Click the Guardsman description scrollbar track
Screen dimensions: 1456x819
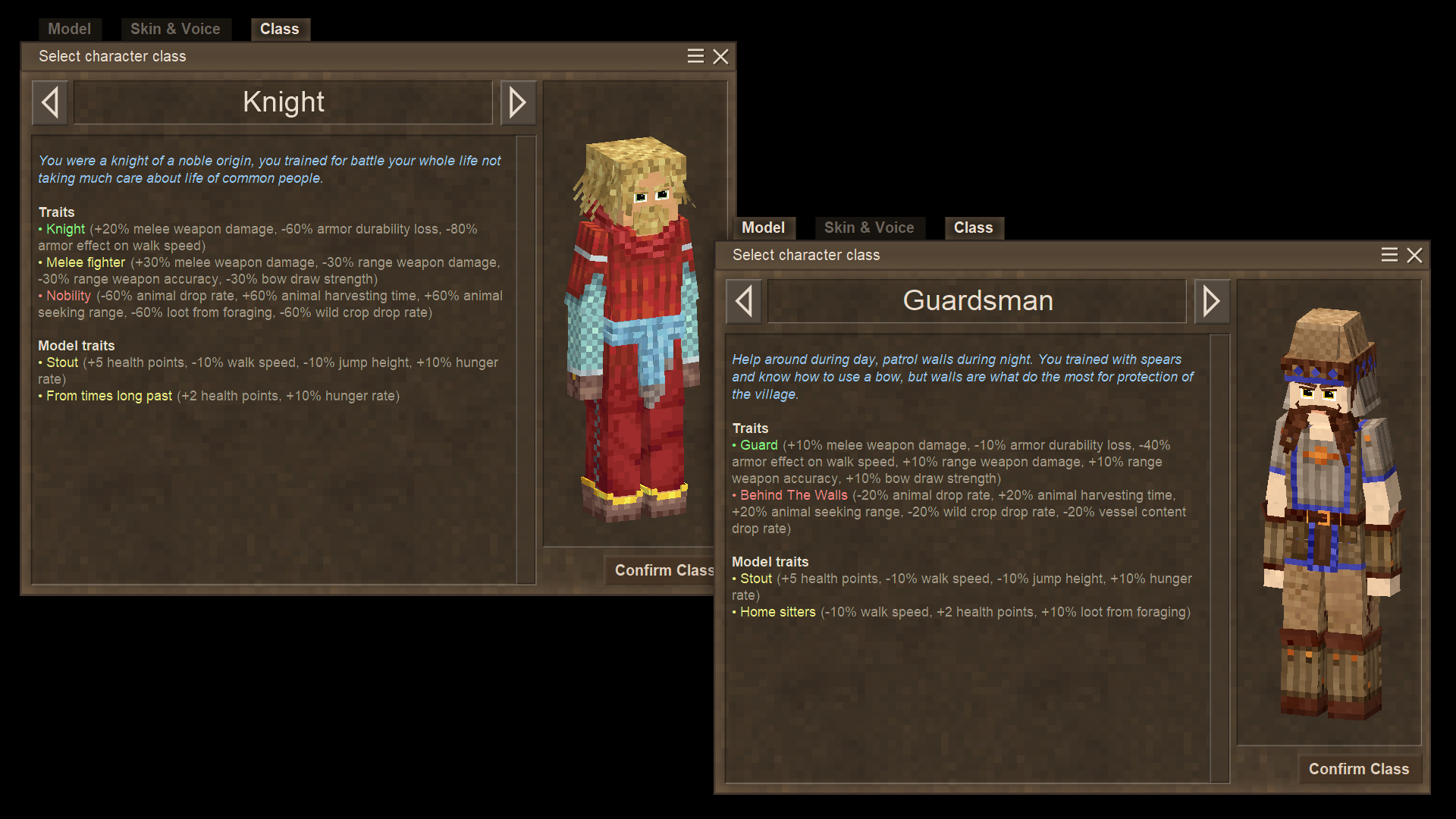tap(1219, 558)
